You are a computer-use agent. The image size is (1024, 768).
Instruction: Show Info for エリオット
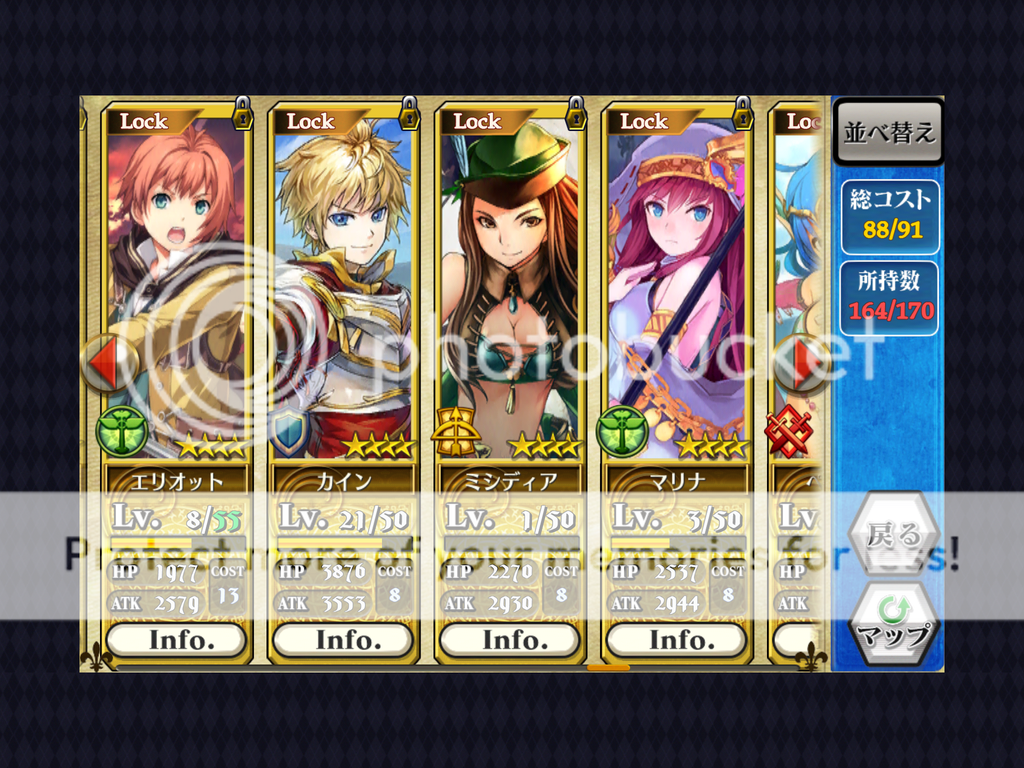(x=176, y=640)
